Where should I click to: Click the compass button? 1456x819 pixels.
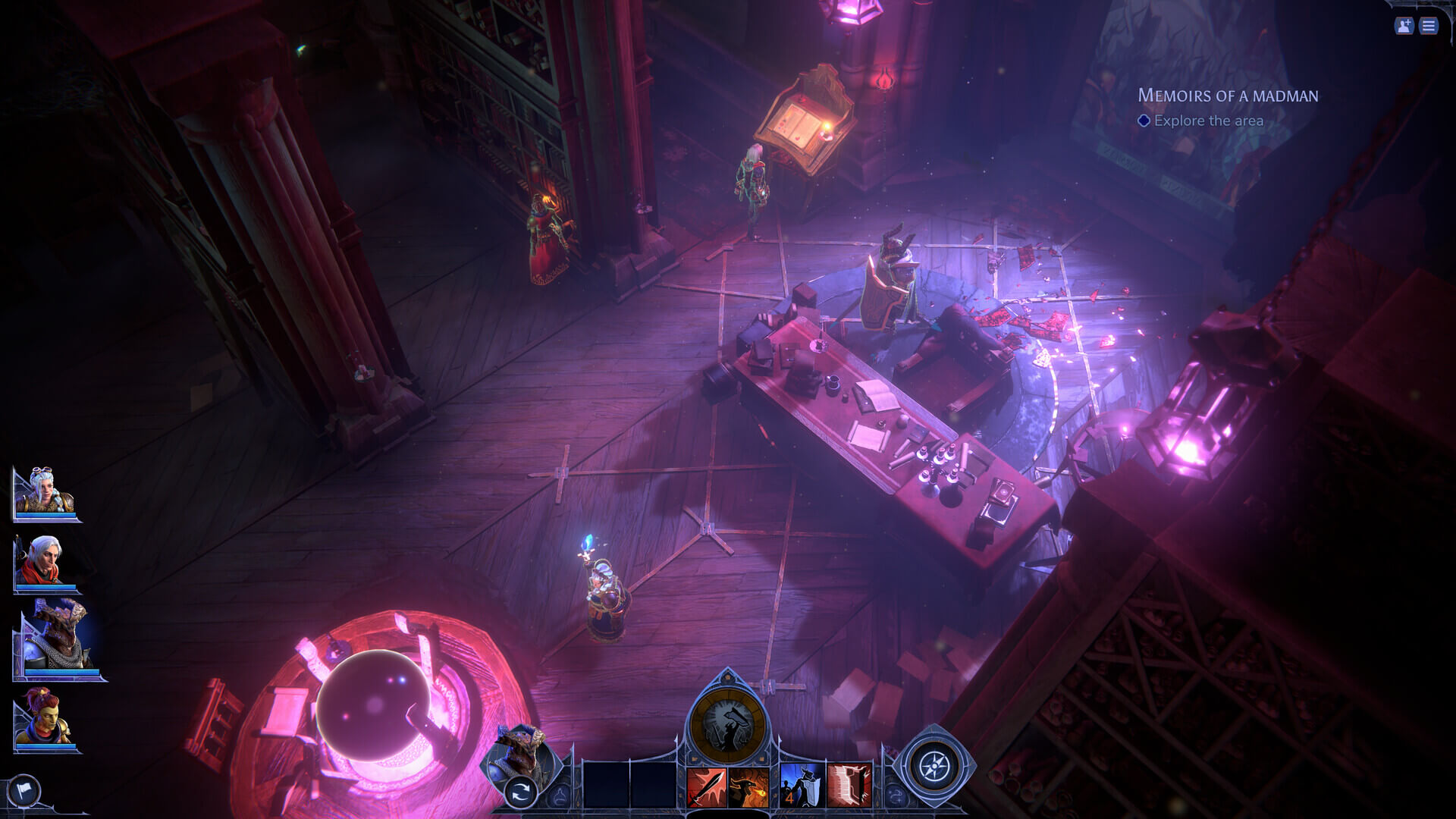(934, 766)
